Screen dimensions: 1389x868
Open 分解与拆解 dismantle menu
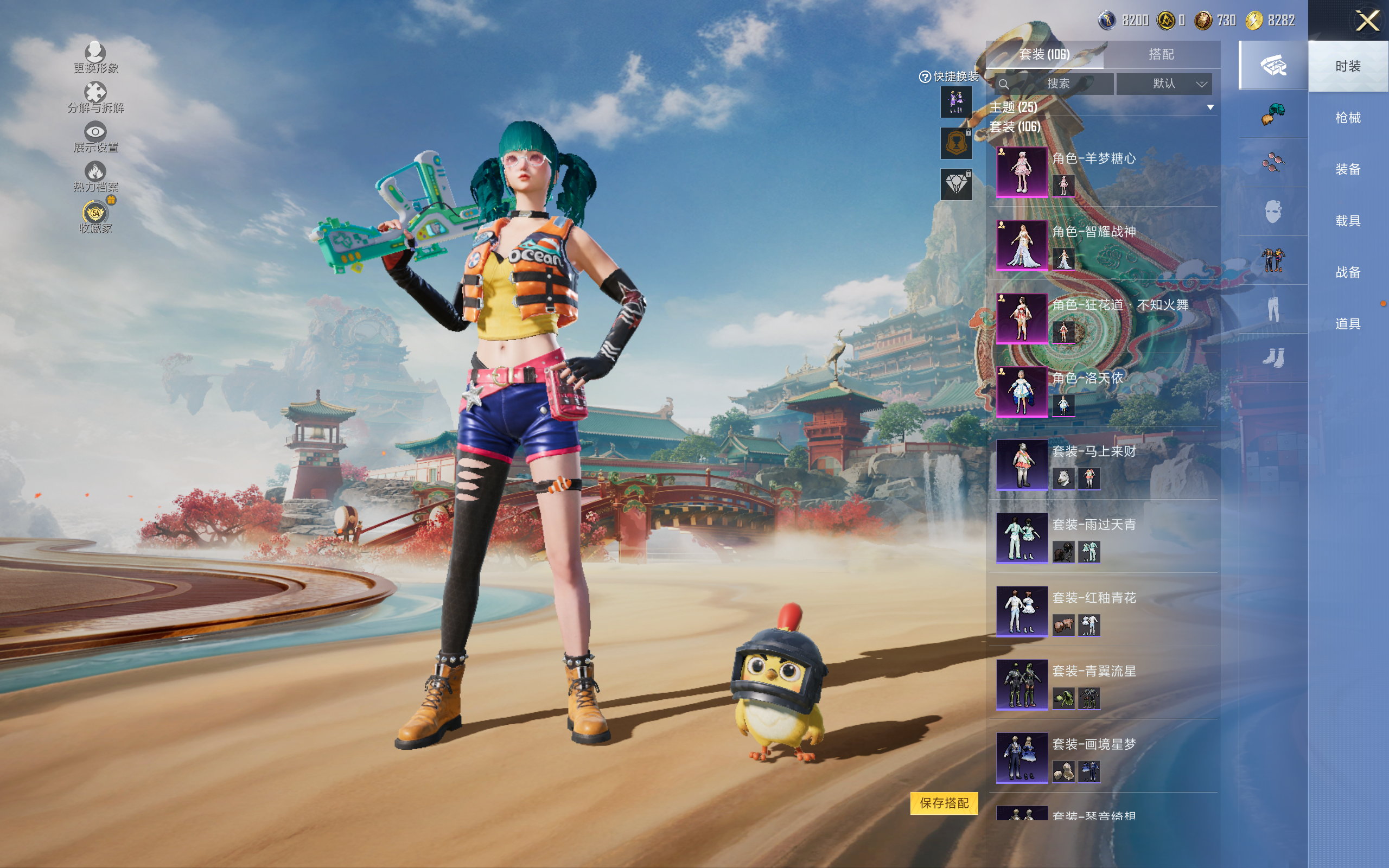(x=95, y=98)
